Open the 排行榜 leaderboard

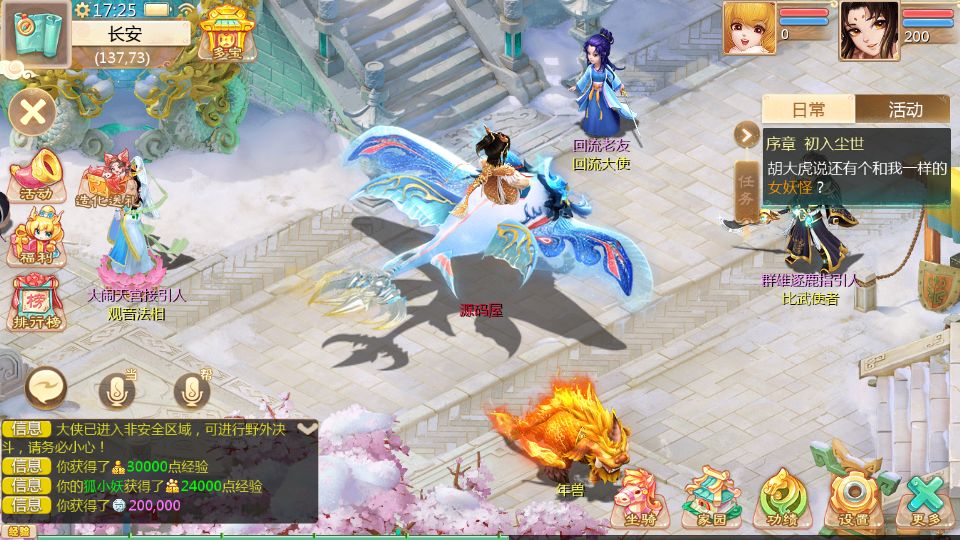(x=36, y=302)
